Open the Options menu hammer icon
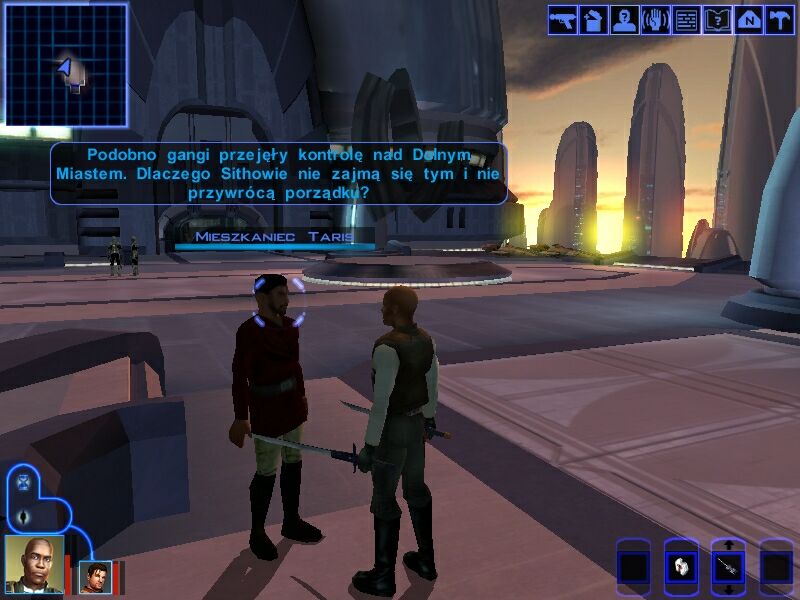Image resolution: width=800 pixels, height=600 pixels. 779,20
